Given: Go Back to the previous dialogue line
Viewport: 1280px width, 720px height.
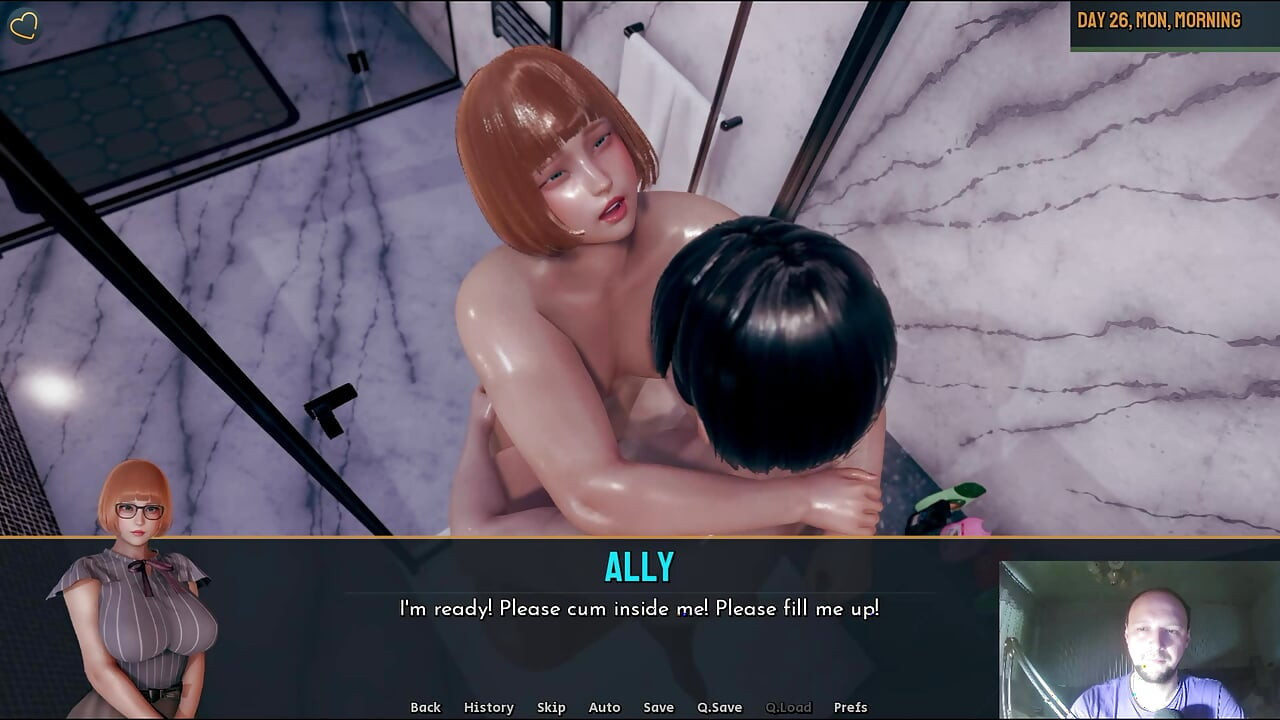Looking at the screenshot, I should 425,707.
